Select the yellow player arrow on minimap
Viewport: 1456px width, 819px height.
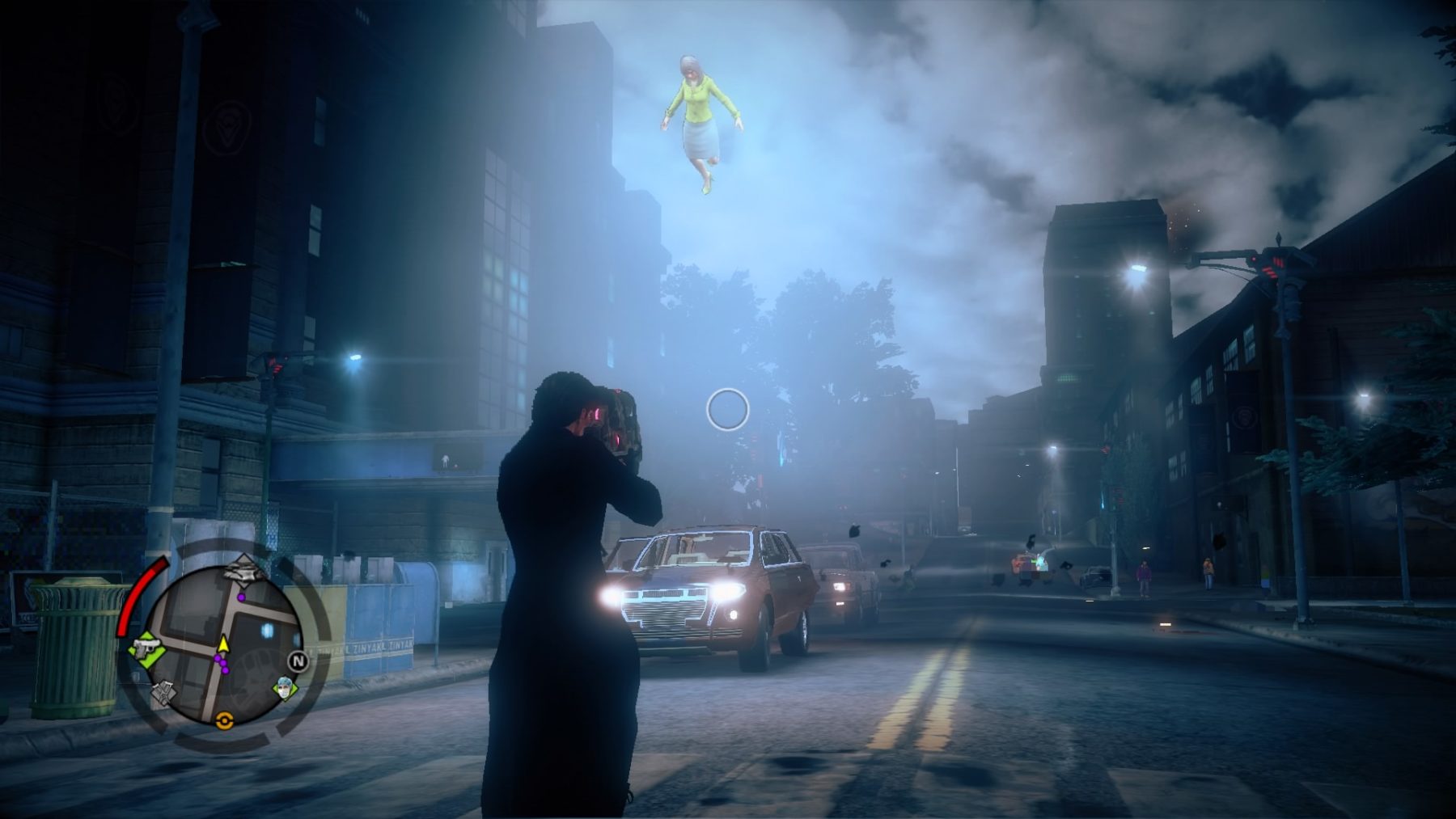coord(223,644)
